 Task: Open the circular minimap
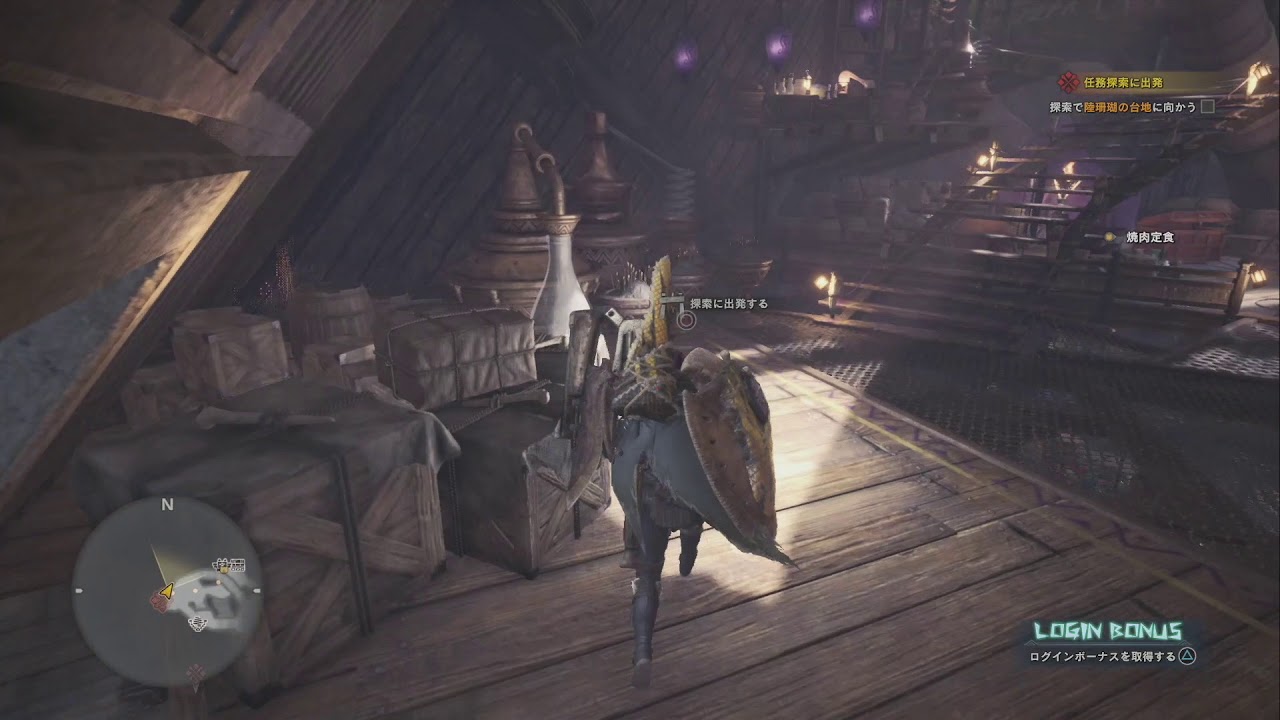[167, 591]
